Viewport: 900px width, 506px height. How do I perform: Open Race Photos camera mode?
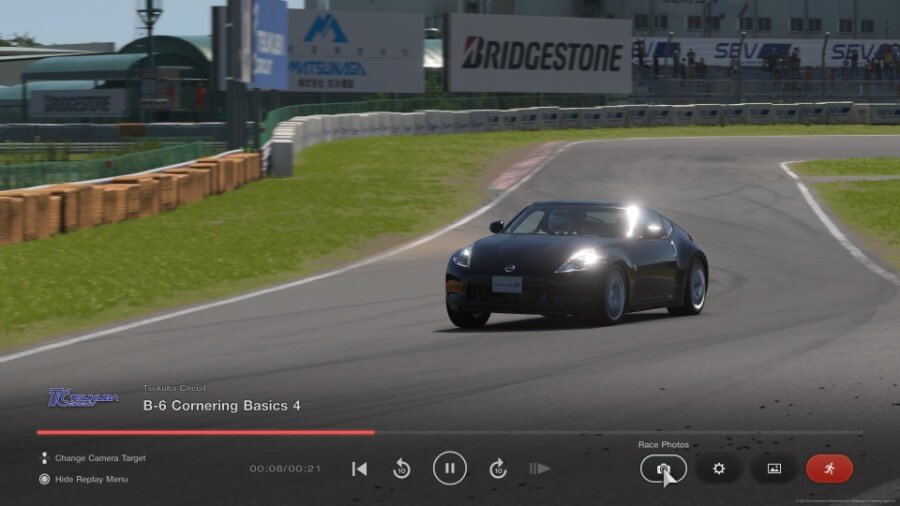663,468
